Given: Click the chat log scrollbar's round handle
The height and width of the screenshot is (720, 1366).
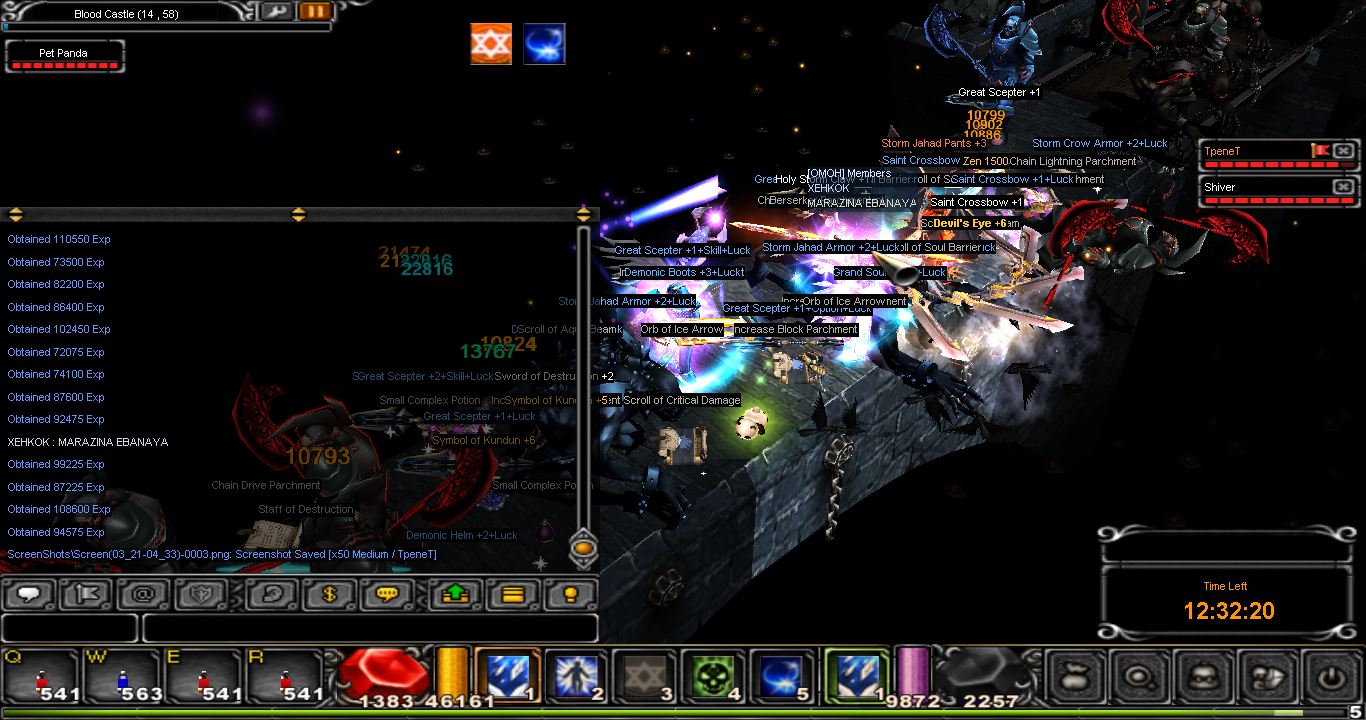Looking at the screenshot, I should tap(583, 547).
